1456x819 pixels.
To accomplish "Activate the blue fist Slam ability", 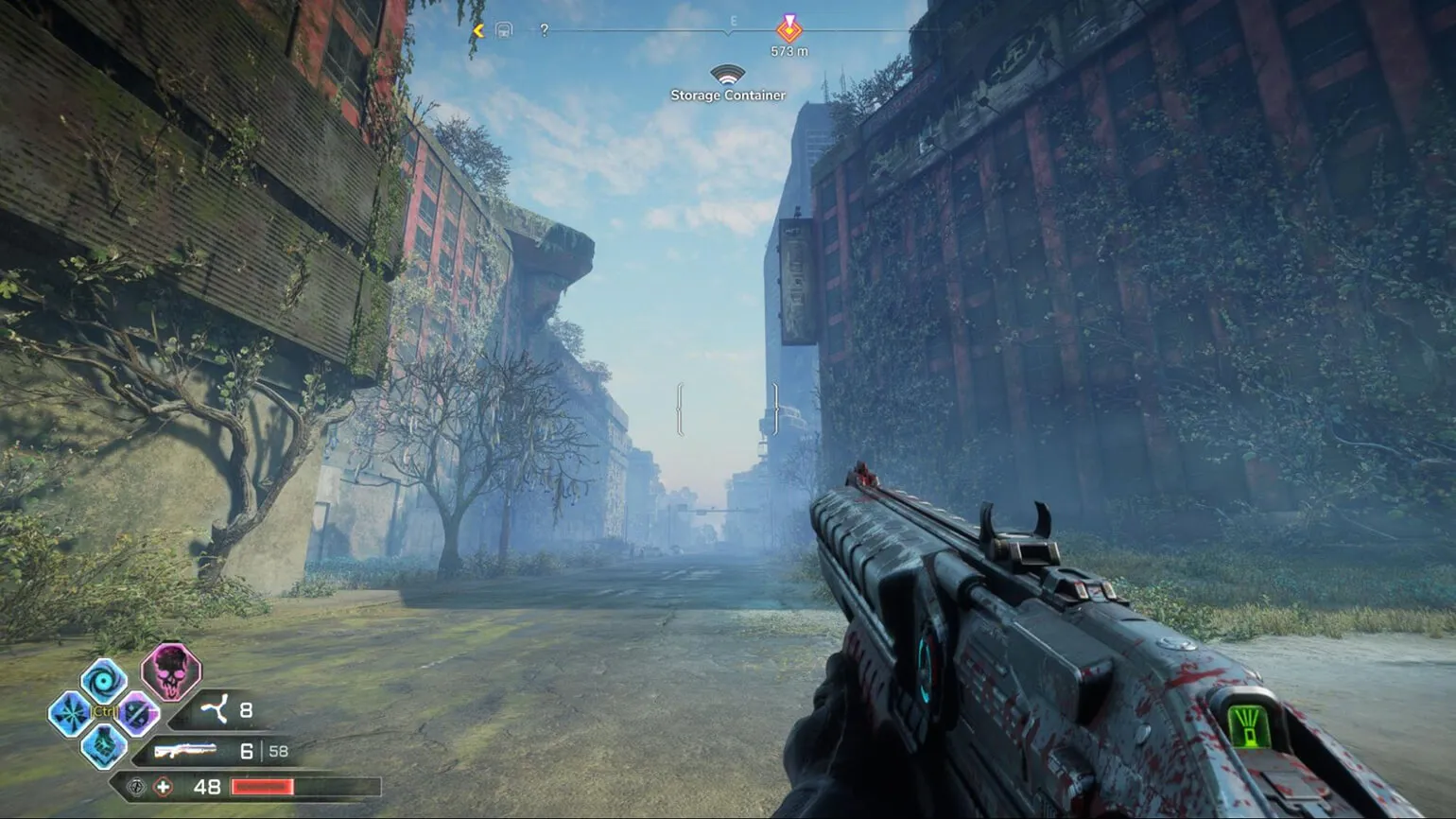I will coord(104,745).
